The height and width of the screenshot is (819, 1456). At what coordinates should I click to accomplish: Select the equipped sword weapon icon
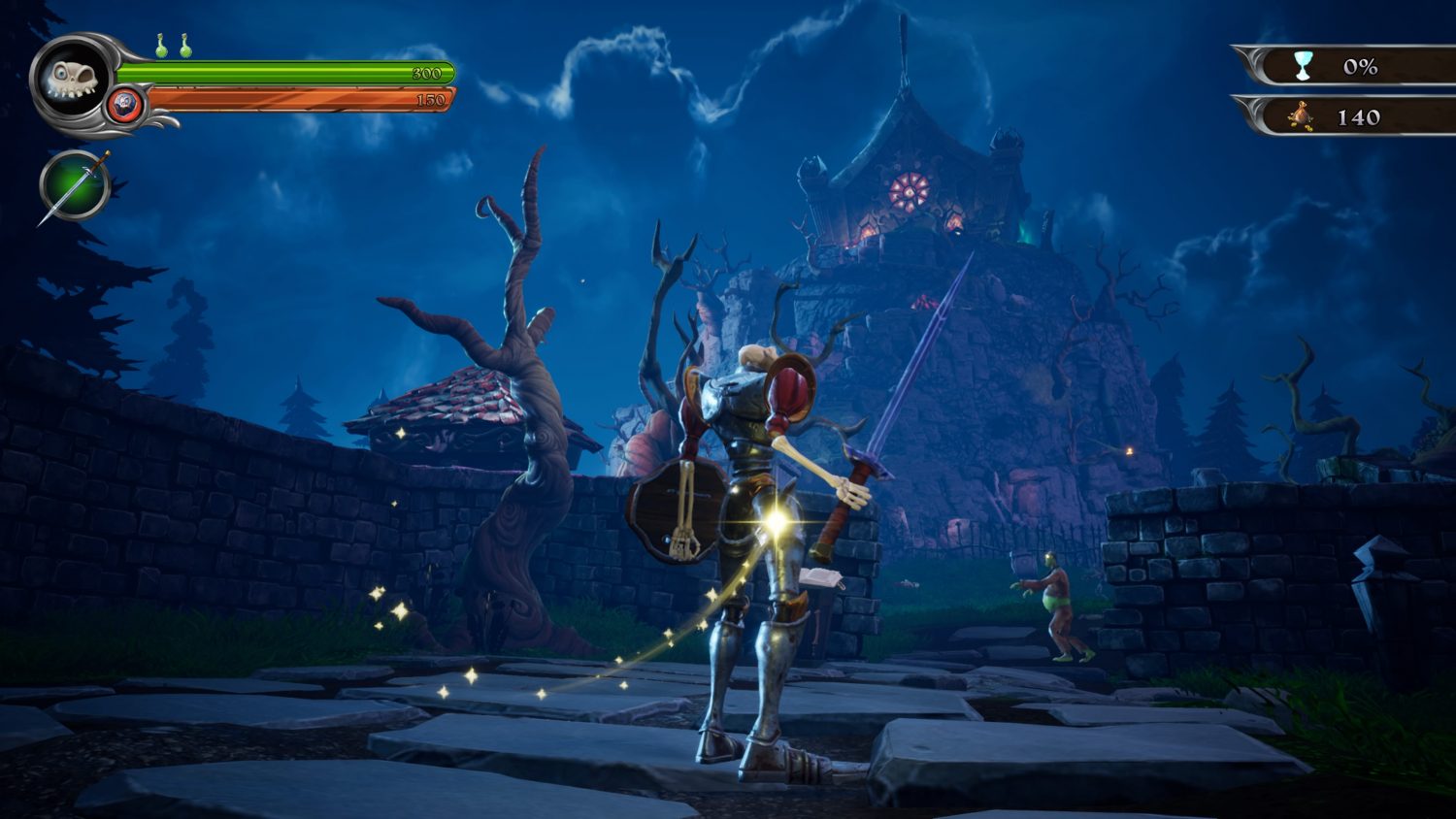(x=75, y=185)
